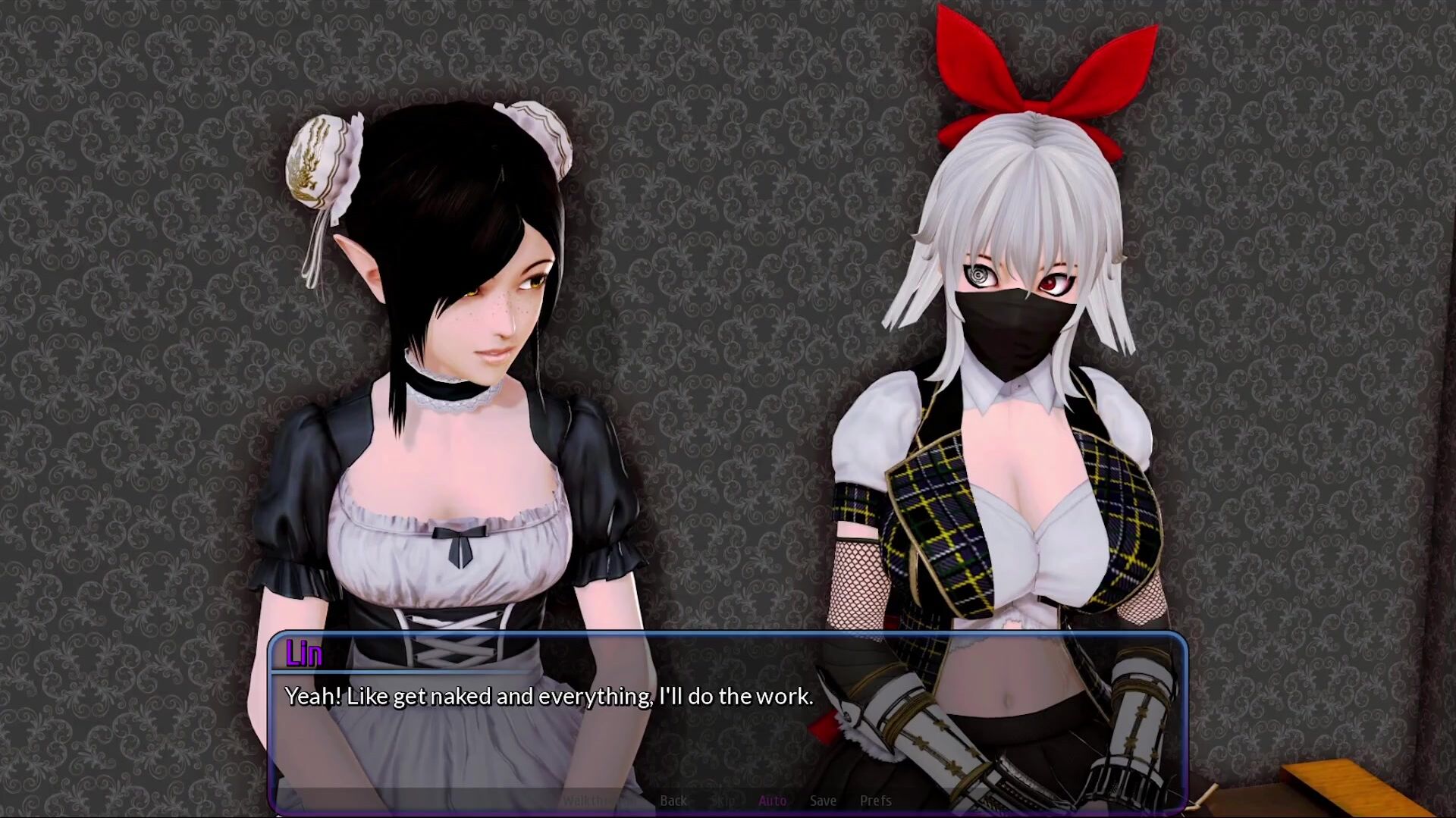Toggle Auto-advance in the quick menu
This screenshot has height=818, width=1456.
click(772, 801)
